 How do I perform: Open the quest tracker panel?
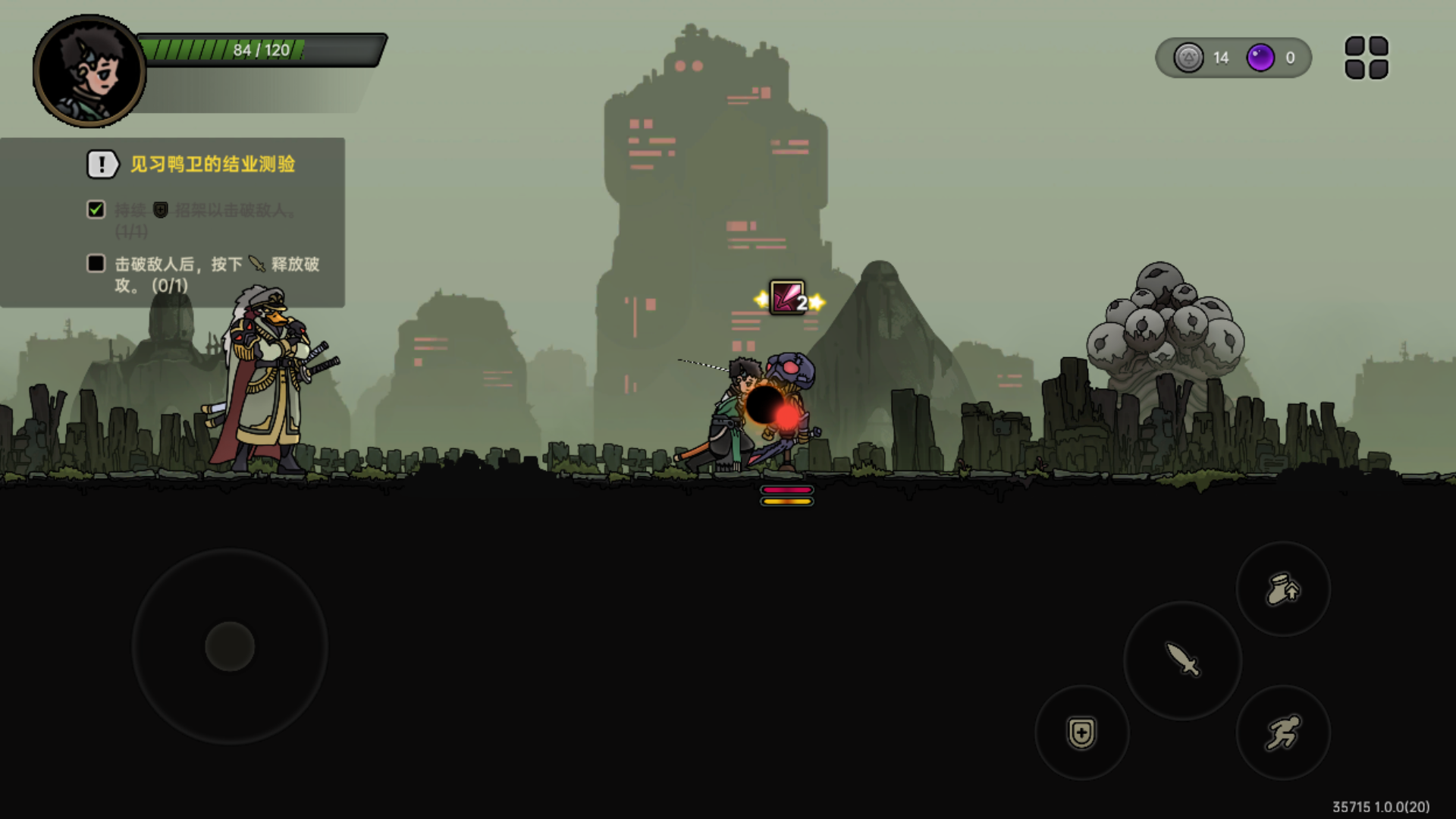coord(173,222)
